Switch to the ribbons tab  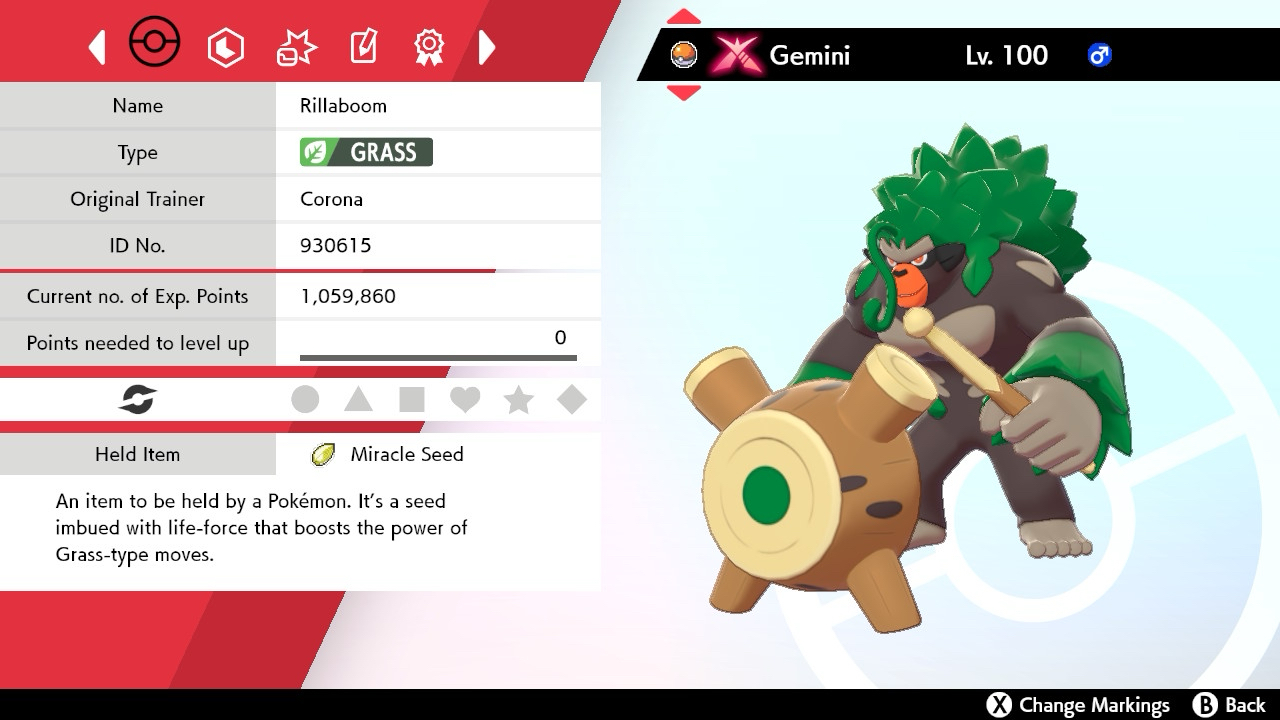pos(429,46)
